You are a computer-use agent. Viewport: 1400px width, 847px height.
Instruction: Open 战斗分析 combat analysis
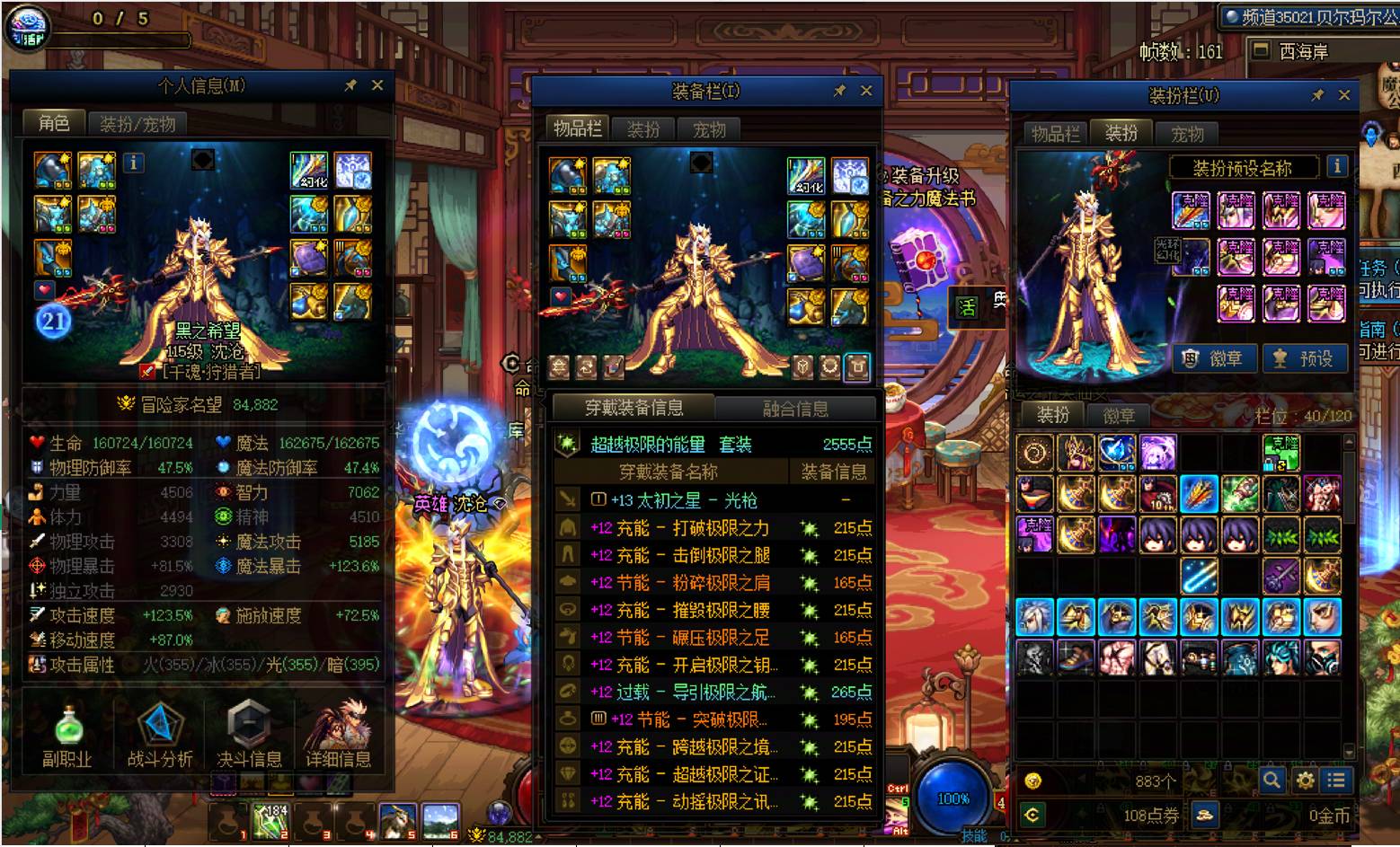click(x=160, y=737)
